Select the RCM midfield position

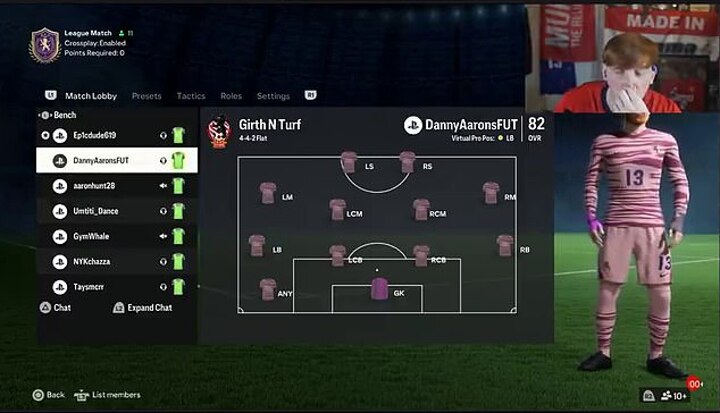point(421,210)
